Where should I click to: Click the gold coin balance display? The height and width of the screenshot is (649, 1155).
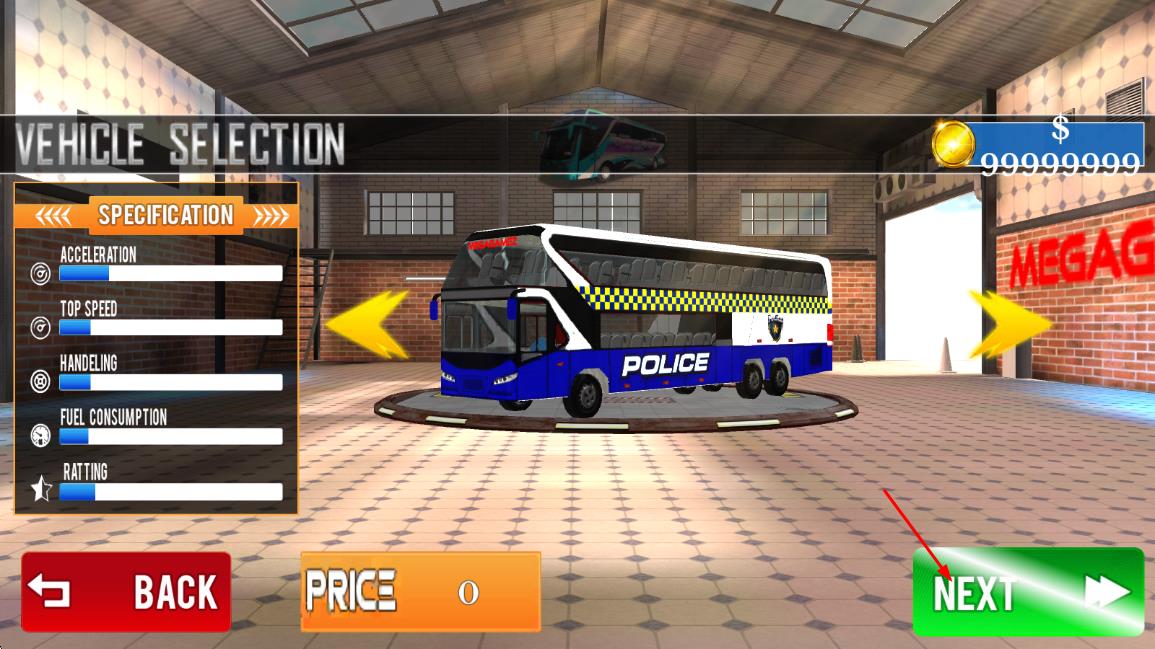point(1039,146)
